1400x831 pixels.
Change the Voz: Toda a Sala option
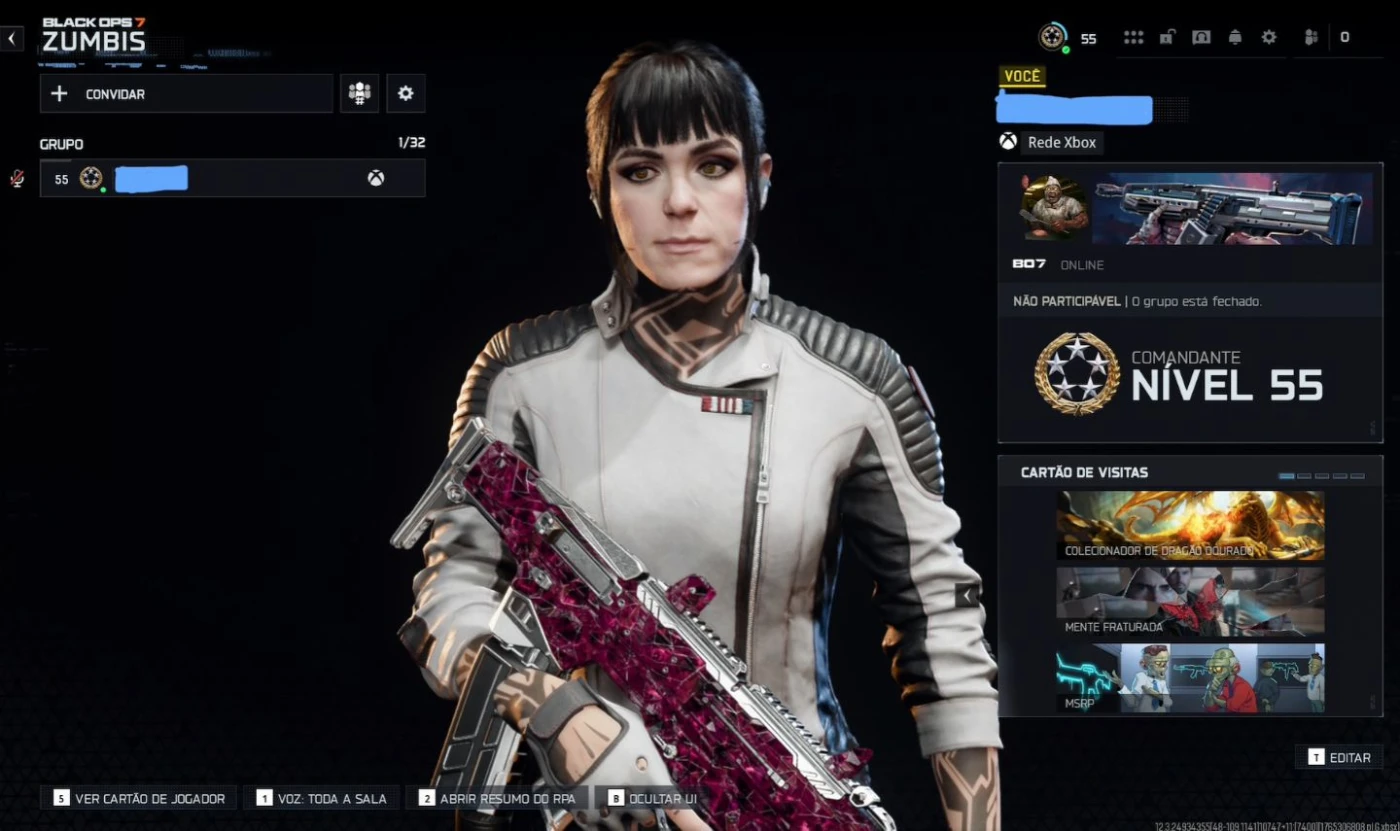321,798
